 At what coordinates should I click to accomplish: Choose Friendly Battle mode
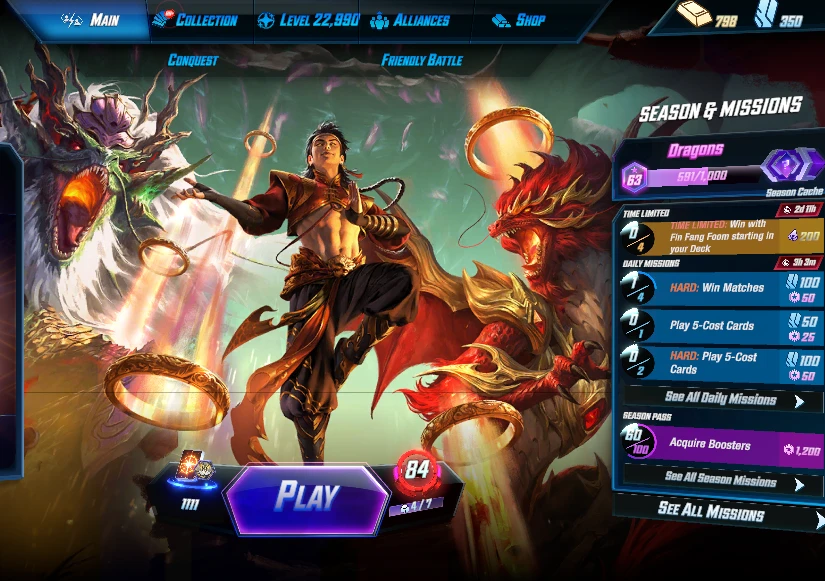click(422, 60)
